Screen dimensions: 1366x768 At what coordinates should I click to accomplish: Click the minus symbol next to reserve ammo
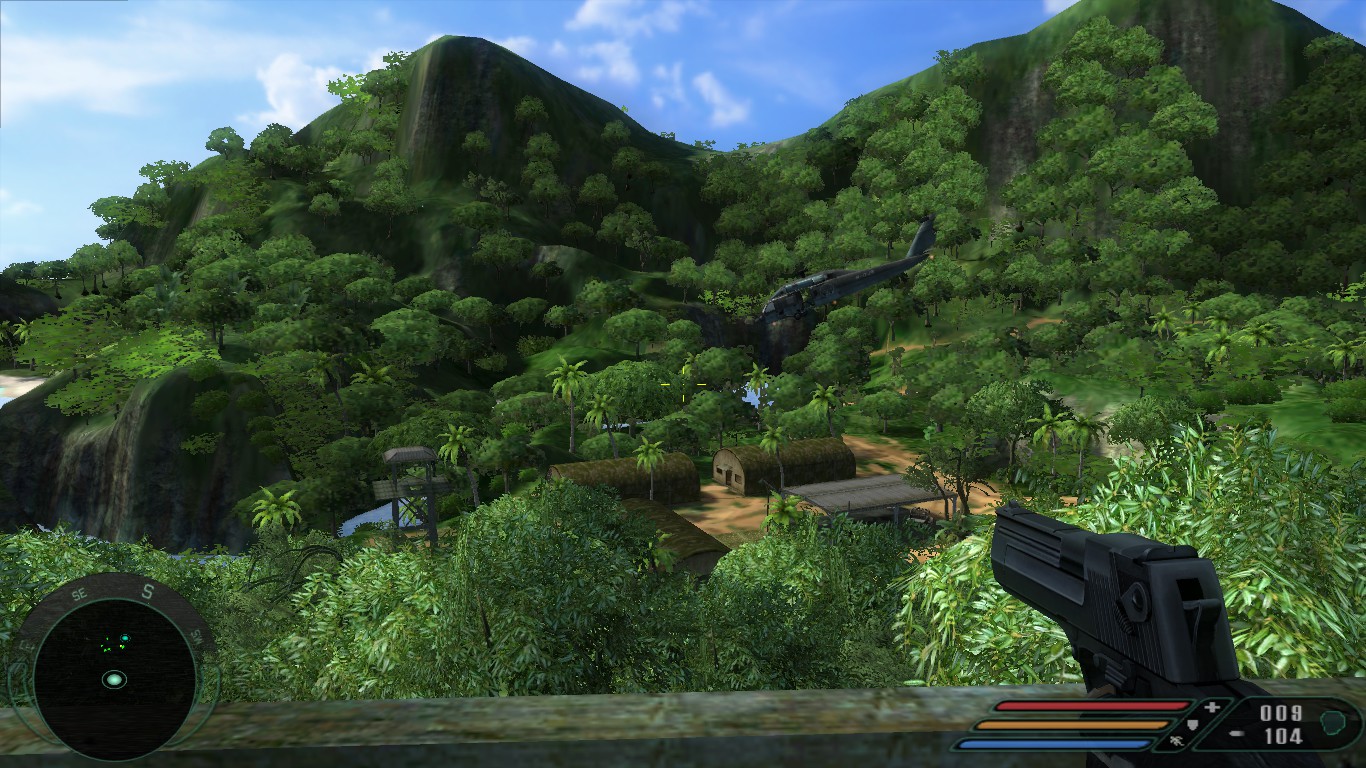click(1238, 733)
